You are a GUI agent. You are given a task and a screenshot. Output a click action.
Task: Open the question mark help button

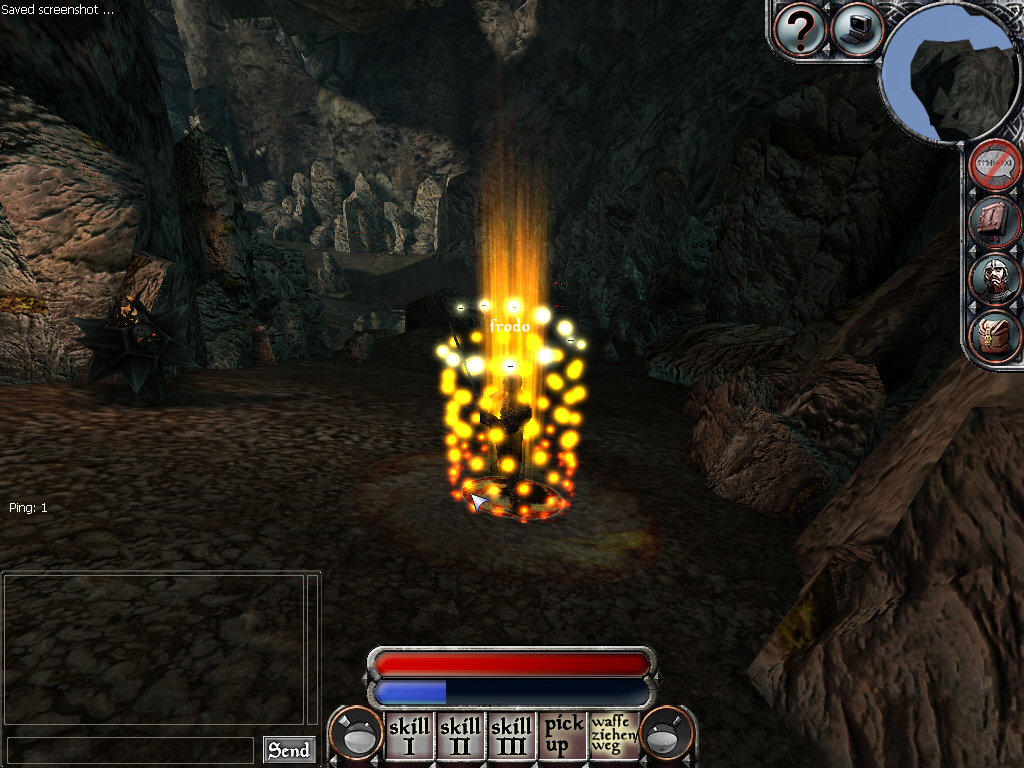click(x=800, y=30)
